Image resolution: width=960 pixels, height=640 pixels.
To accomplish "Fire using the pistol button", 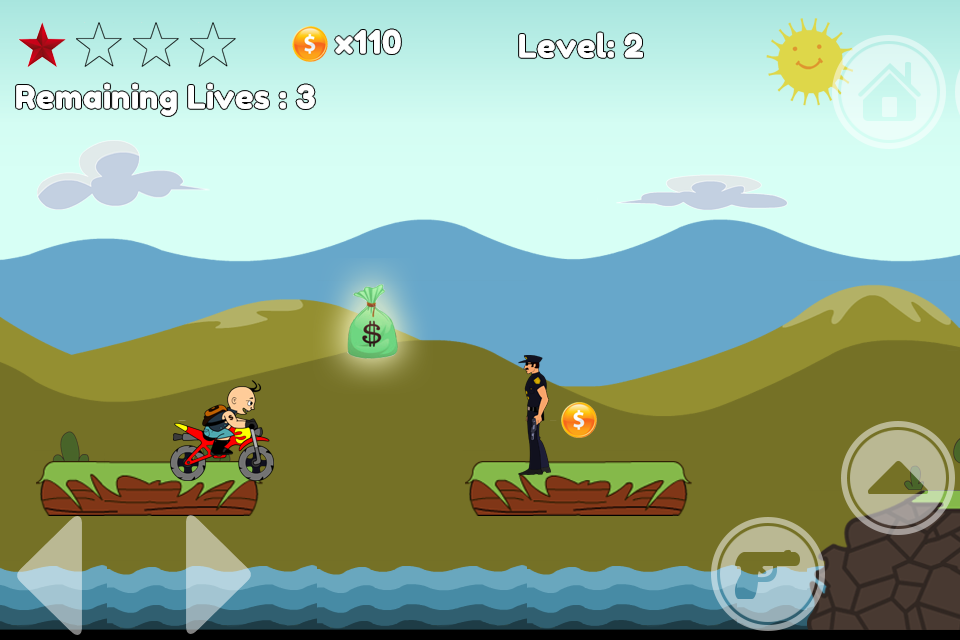I will 768,573.
